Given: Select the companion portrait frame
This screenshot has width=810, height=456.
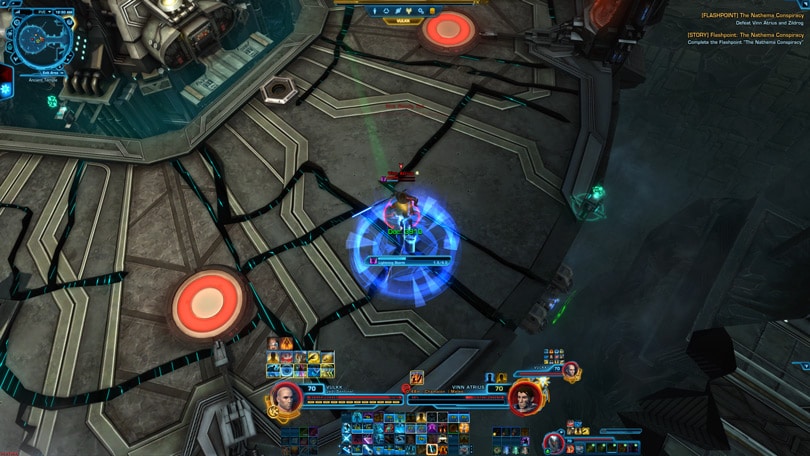Looking at the screenshot, I should tap(555, 441).
